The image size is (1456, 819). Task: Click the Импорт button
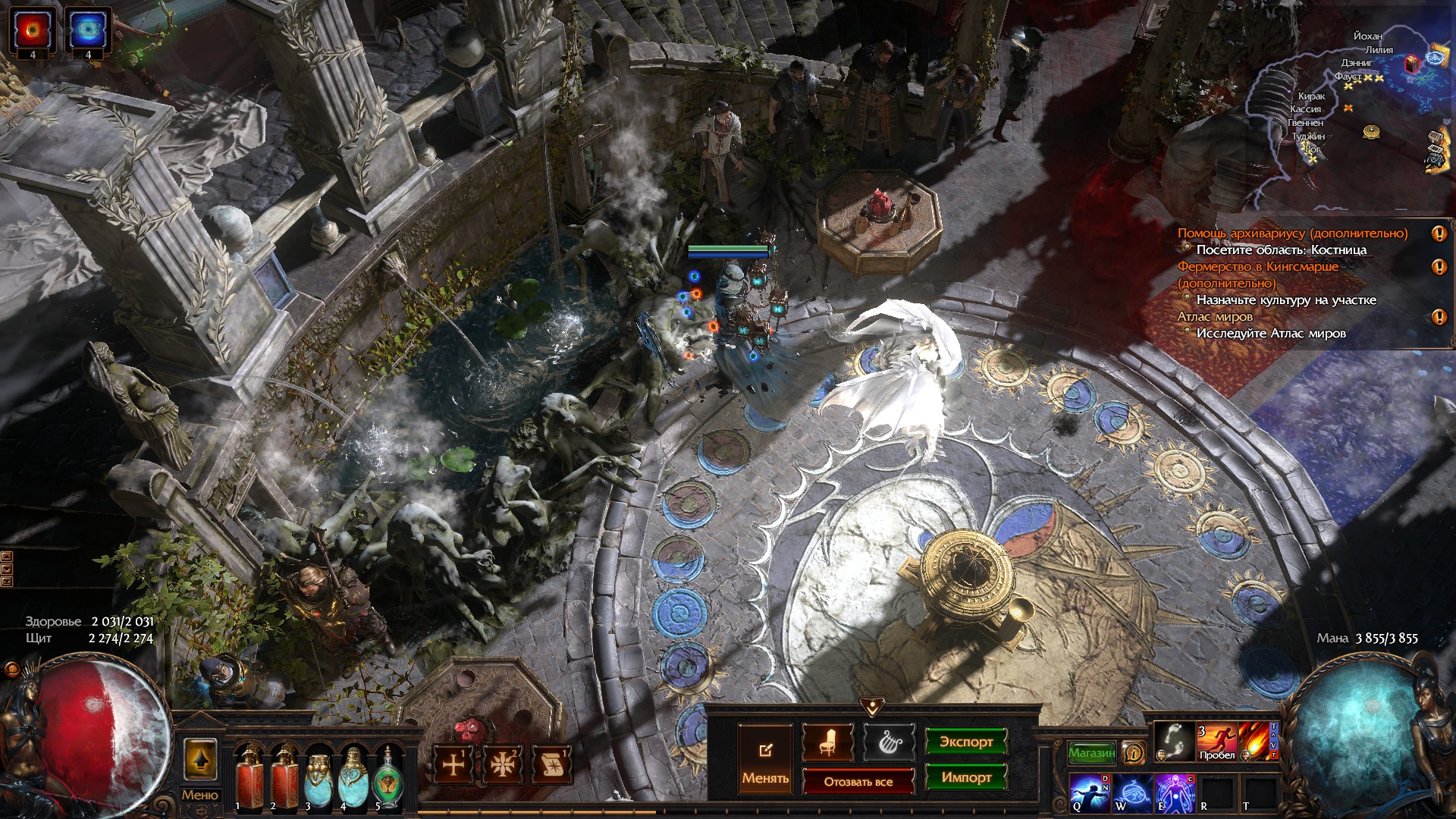[966, 777]
